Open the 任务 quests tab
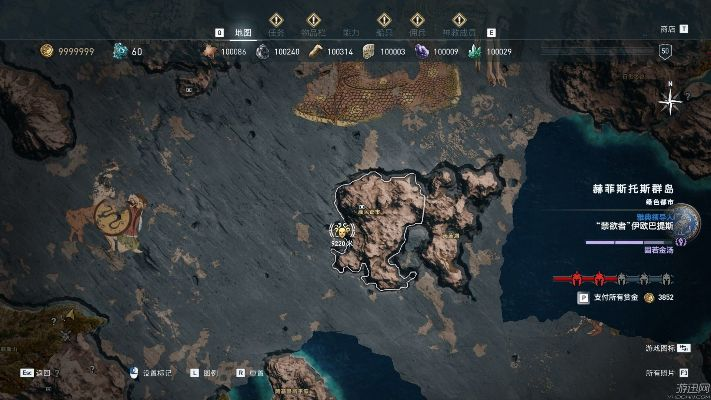 [x=277, y=32]
